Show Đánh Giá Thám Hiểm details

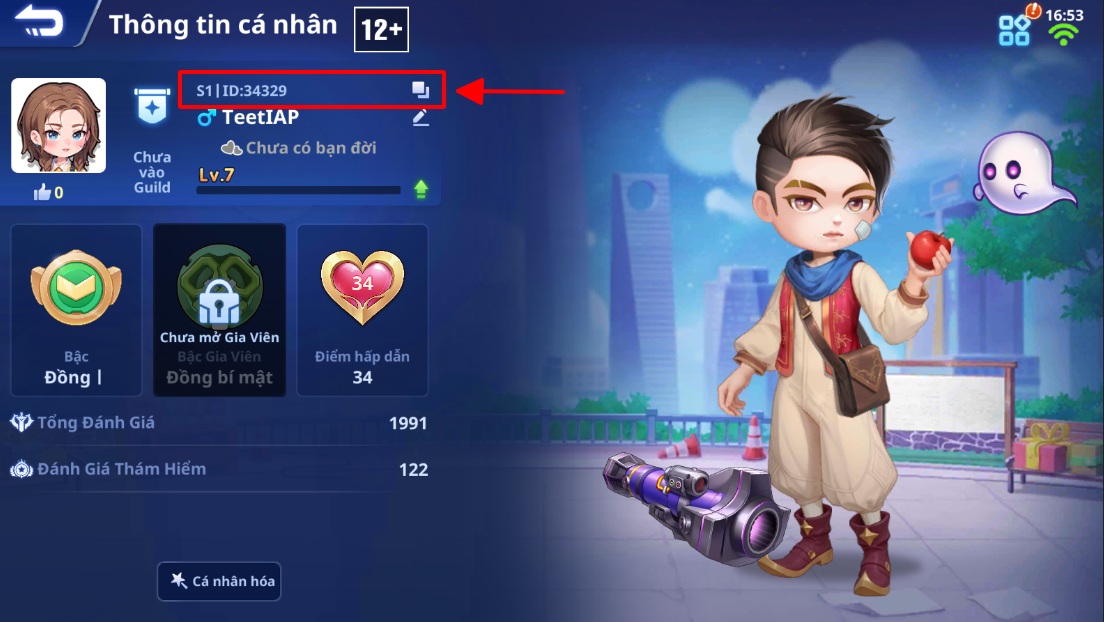tap(218, 469)
